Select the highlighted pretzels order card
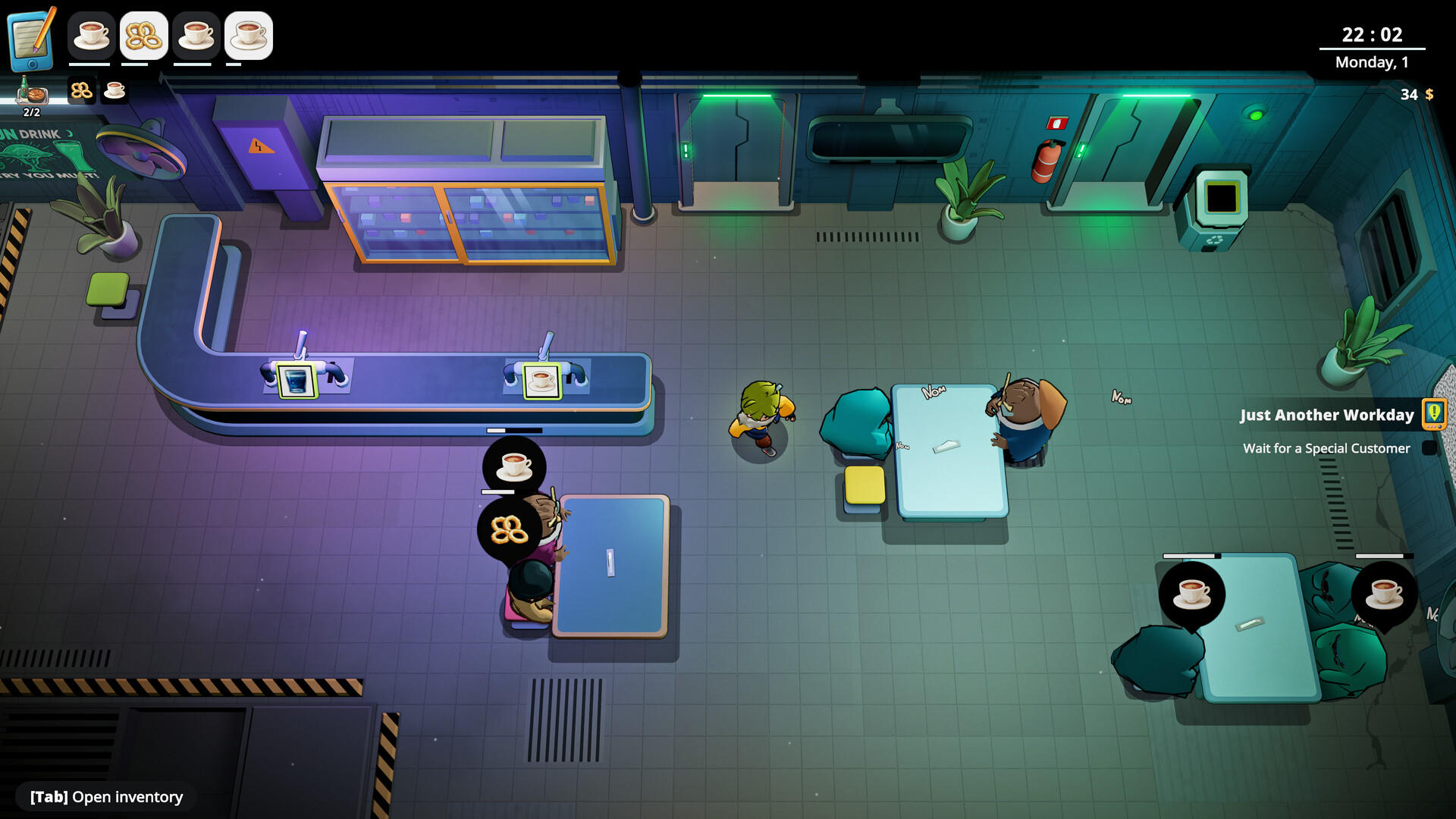Screen dimensions: 1456x819 (144, 36)
